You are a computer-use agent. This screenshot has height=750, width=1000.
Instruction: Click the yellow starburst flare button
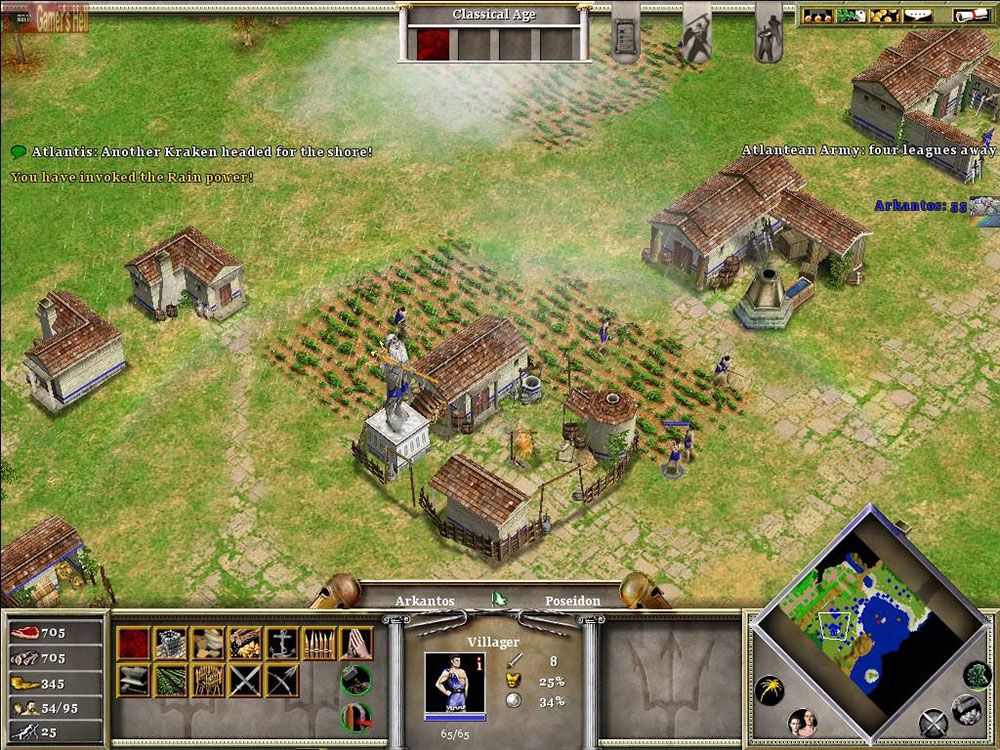[769, 690]
